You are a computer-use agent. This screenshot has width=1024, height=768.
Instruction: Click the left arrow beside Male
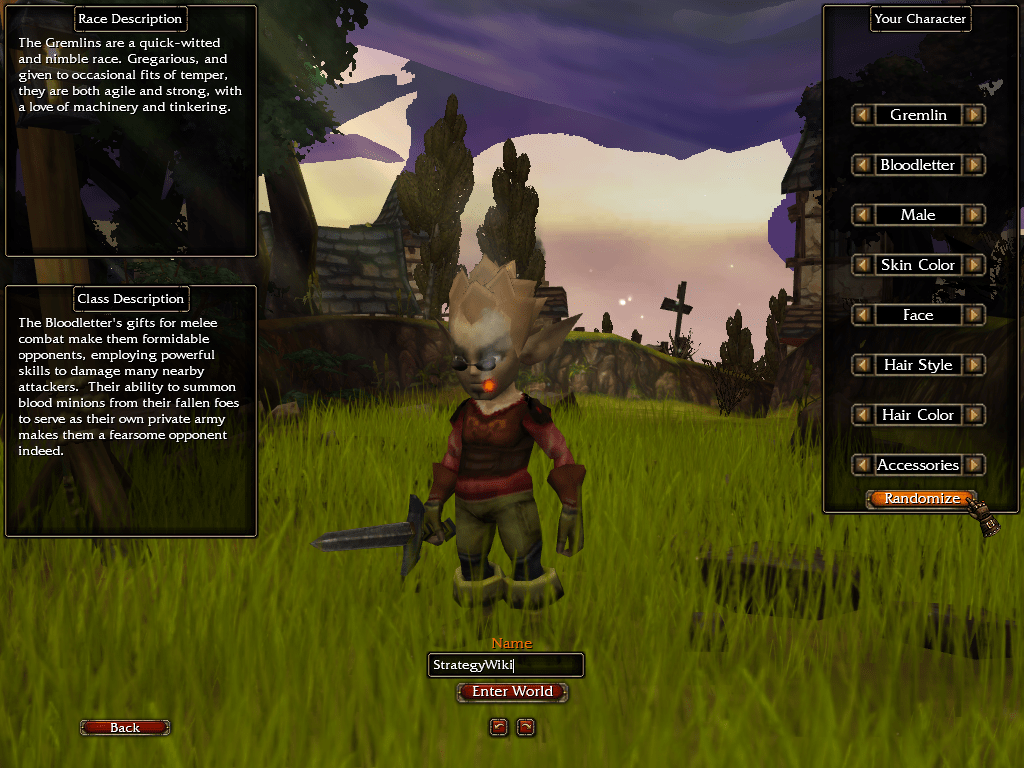point(861,215)
